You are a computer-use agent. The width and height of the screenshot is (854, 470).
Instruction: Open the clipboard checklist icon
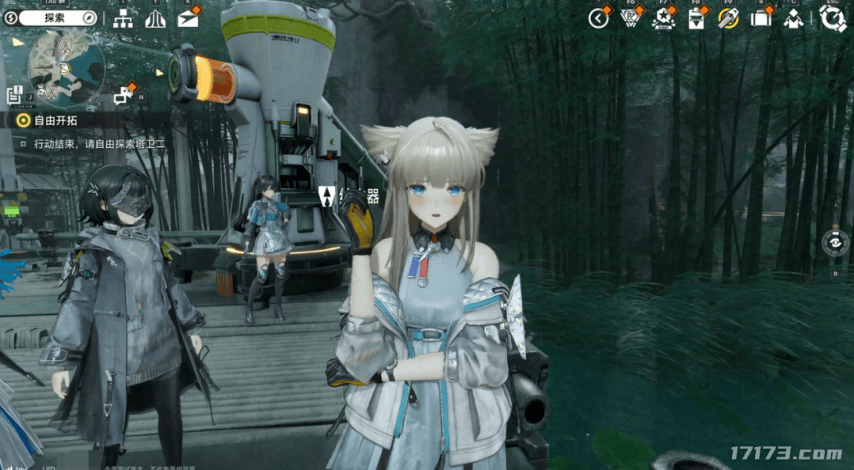pyautogui.click(x=696, y=18)
